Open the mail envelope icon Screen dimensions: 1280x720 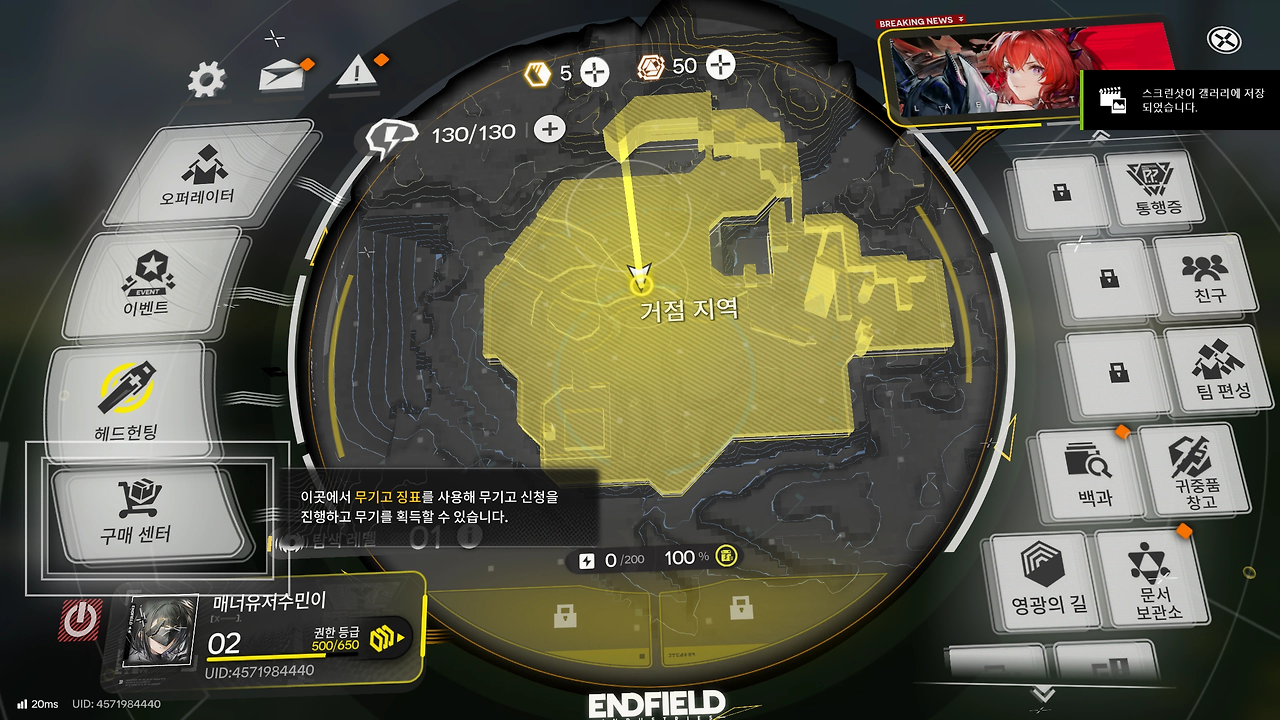(x=282, y=76)
